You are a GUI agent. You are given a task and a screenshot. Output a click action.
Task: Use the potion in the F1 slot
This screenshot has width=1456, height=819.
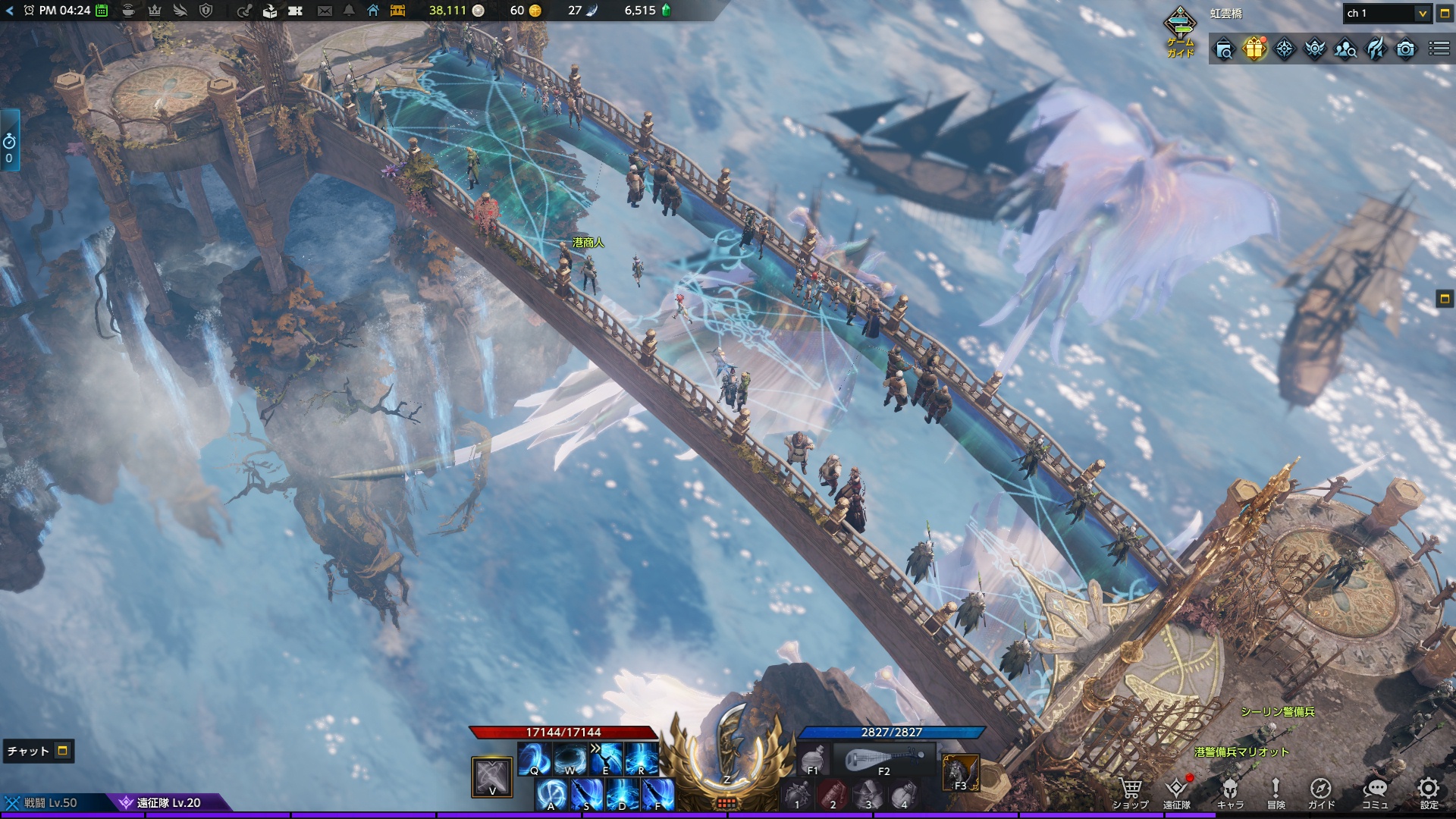point(812,759)
